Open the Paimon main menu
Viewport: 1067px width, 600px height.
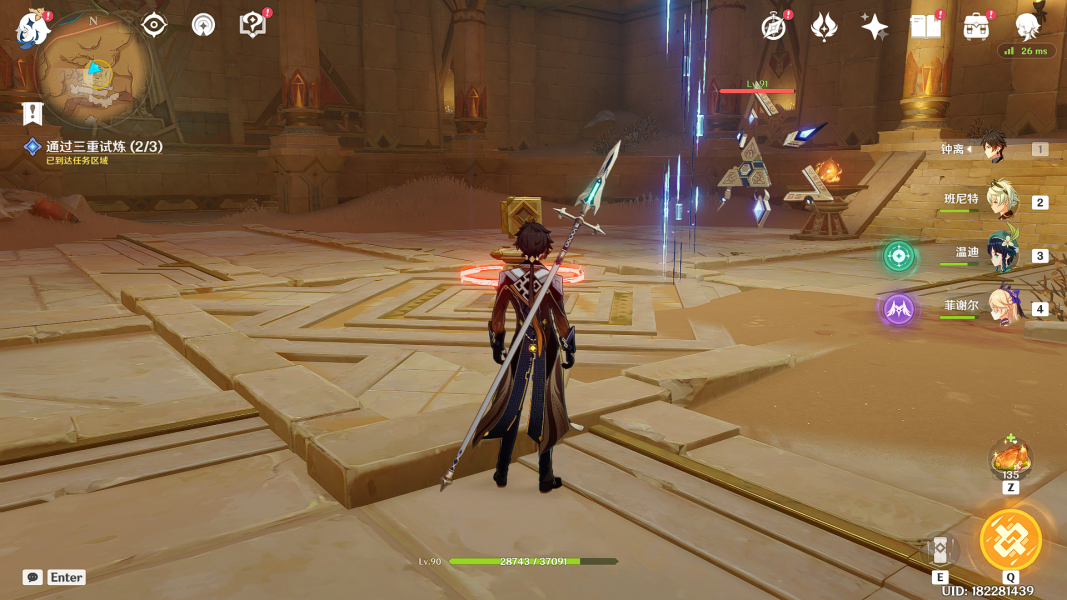(x=32, y=27)
